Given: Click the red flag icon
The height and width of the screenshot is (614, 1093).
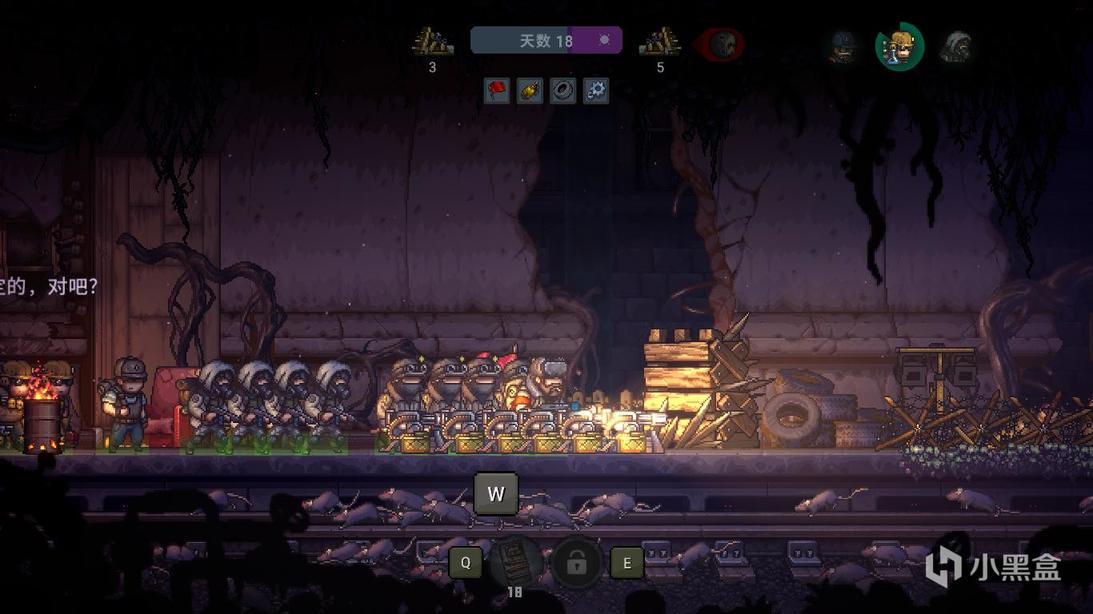Looking at the screenshot, I should pyautogui.click(x=497, y=91).
